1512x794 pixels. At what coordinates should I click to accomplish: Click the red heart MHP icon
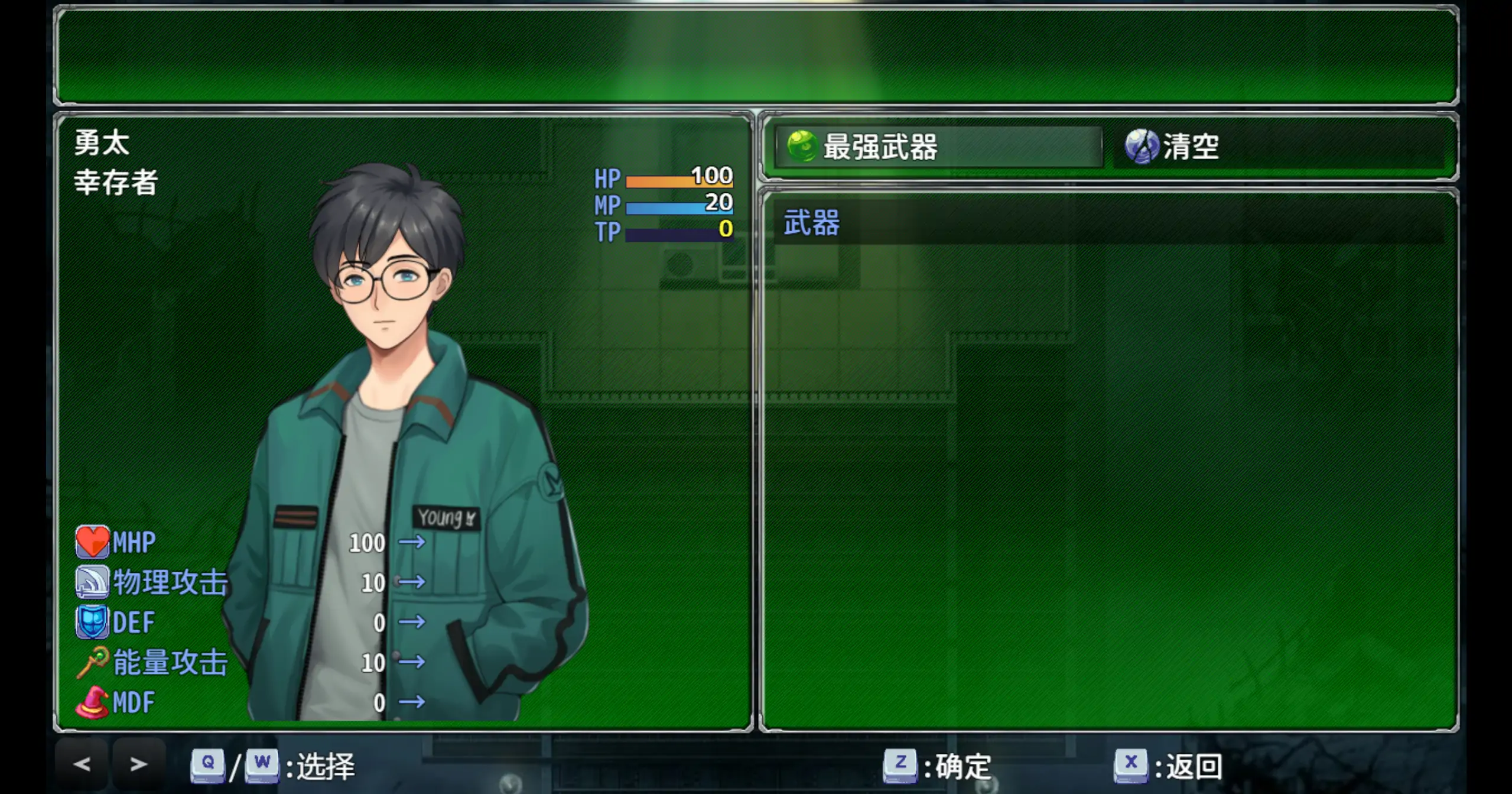[92, 542]
